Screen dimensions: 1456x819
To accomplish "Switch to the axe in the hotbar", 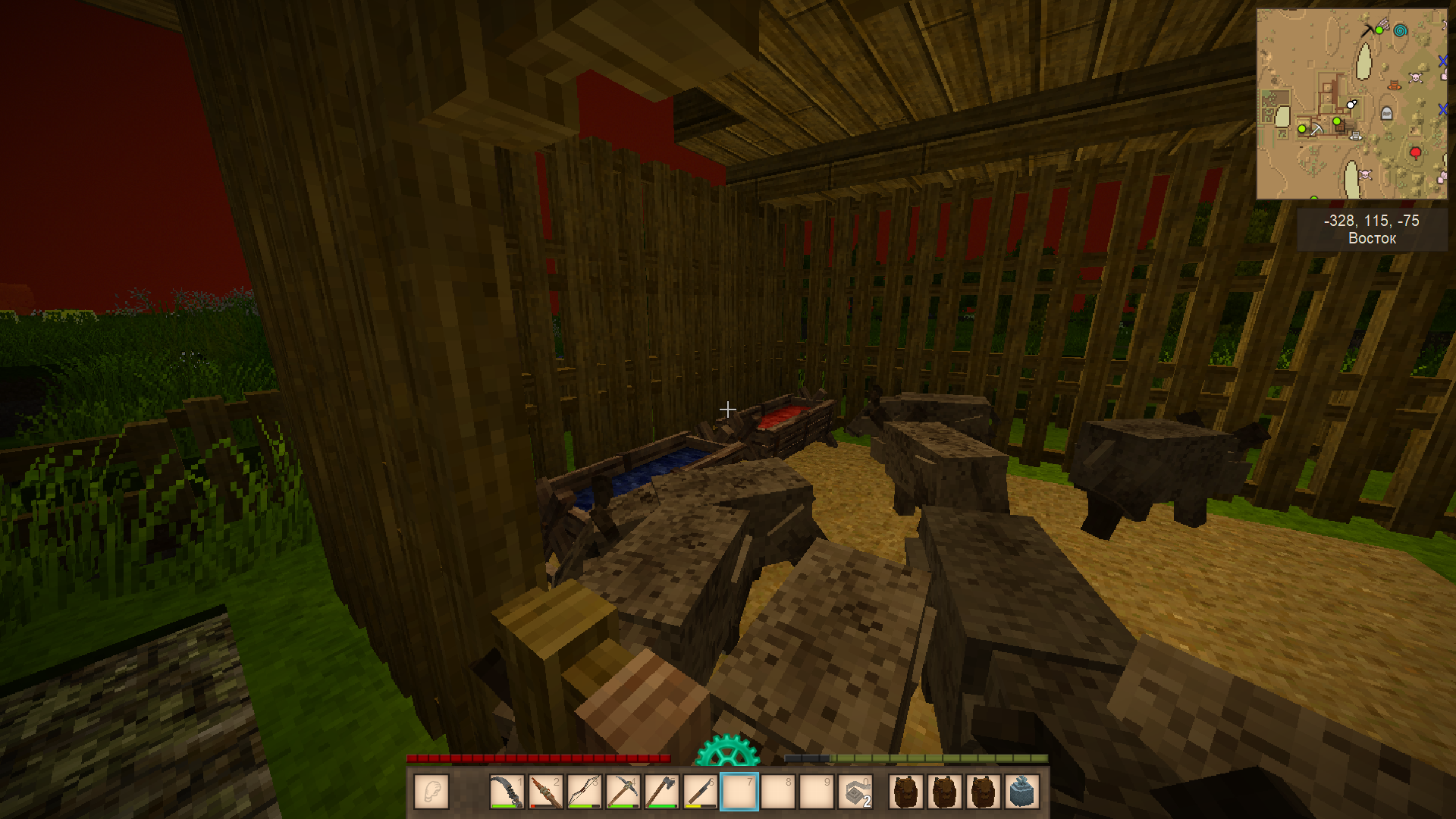I will [x=661, y=792].
